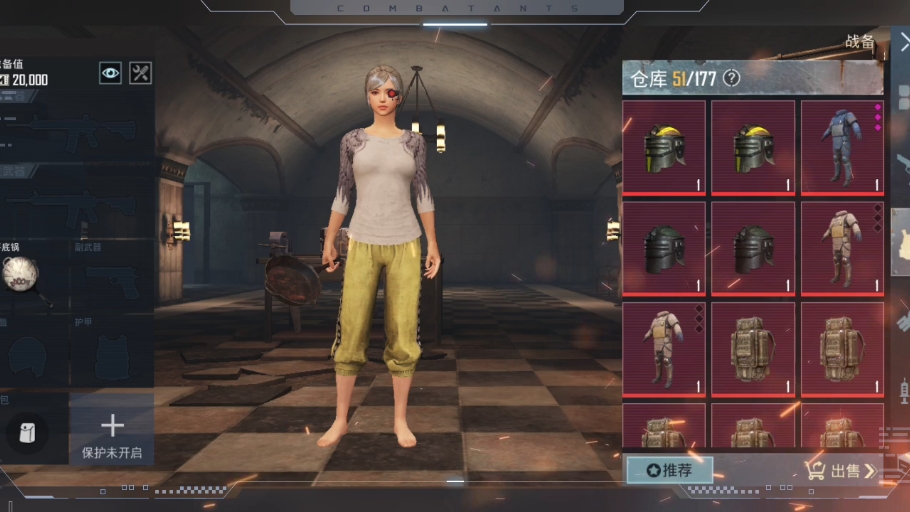Select the highlighted armor category side tab
Image resolution: width=910 pixels, height=512 pixels.
coord(900,242)
